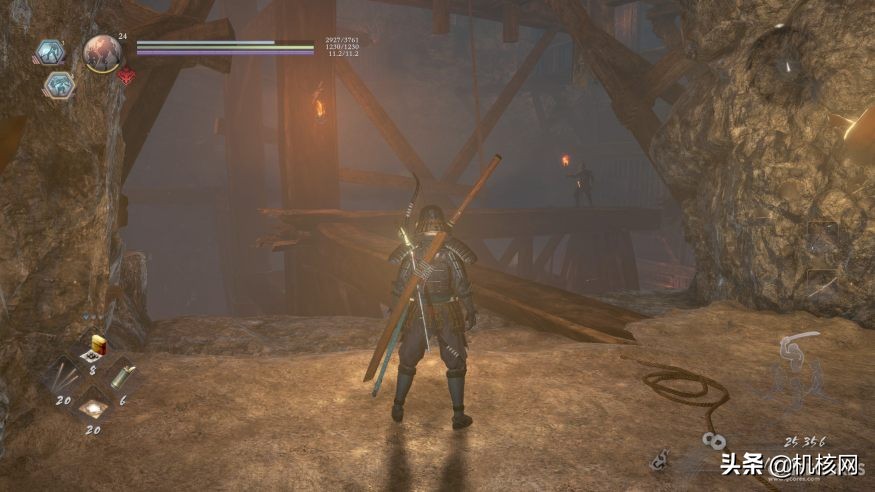
Task: Select the glowing stone quick slot
Action: coord(94,409)
